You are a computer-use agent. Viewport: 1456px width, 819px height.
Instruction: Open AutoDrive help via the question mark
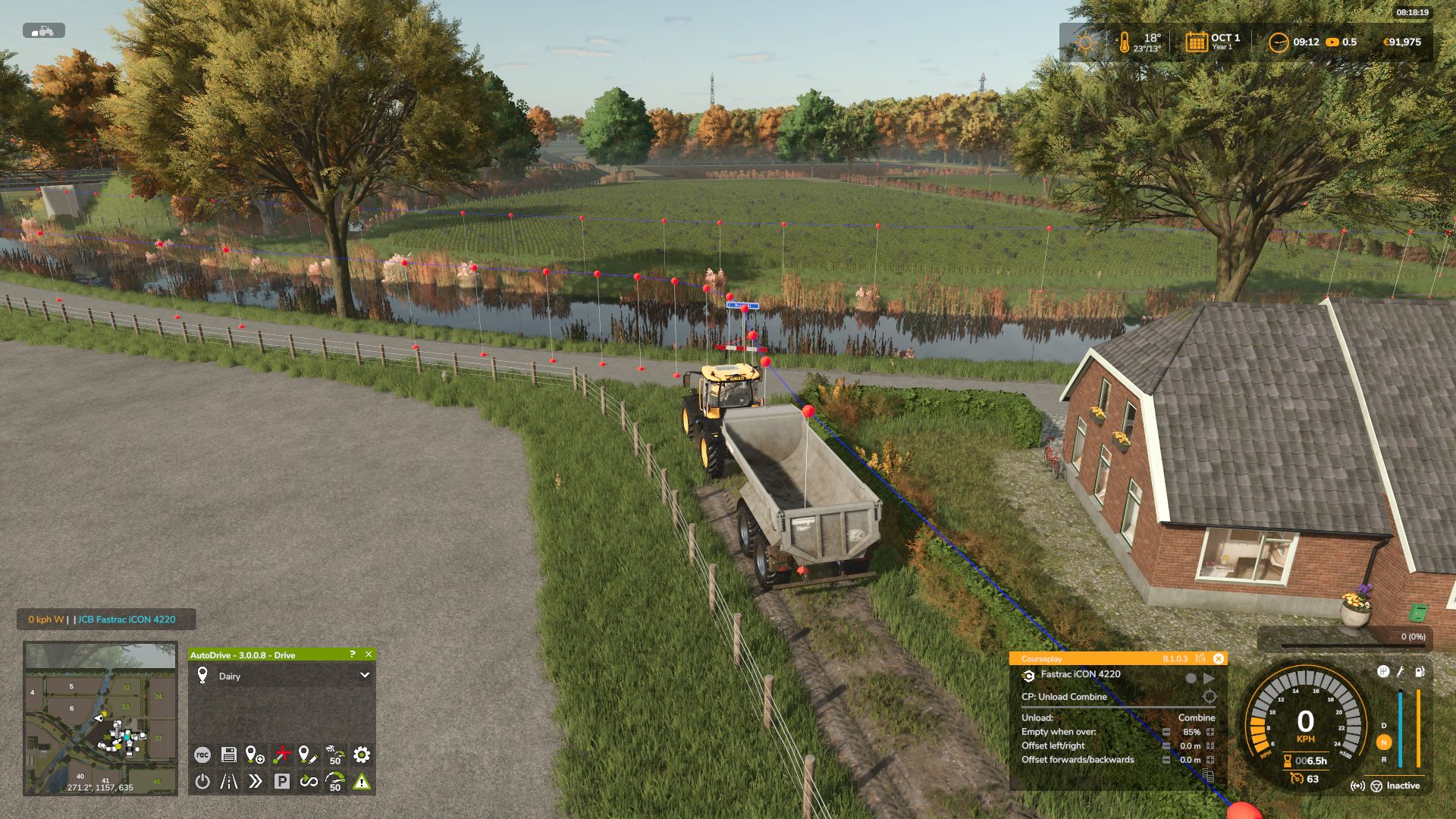pyautogui.click(x=351, y=654)
